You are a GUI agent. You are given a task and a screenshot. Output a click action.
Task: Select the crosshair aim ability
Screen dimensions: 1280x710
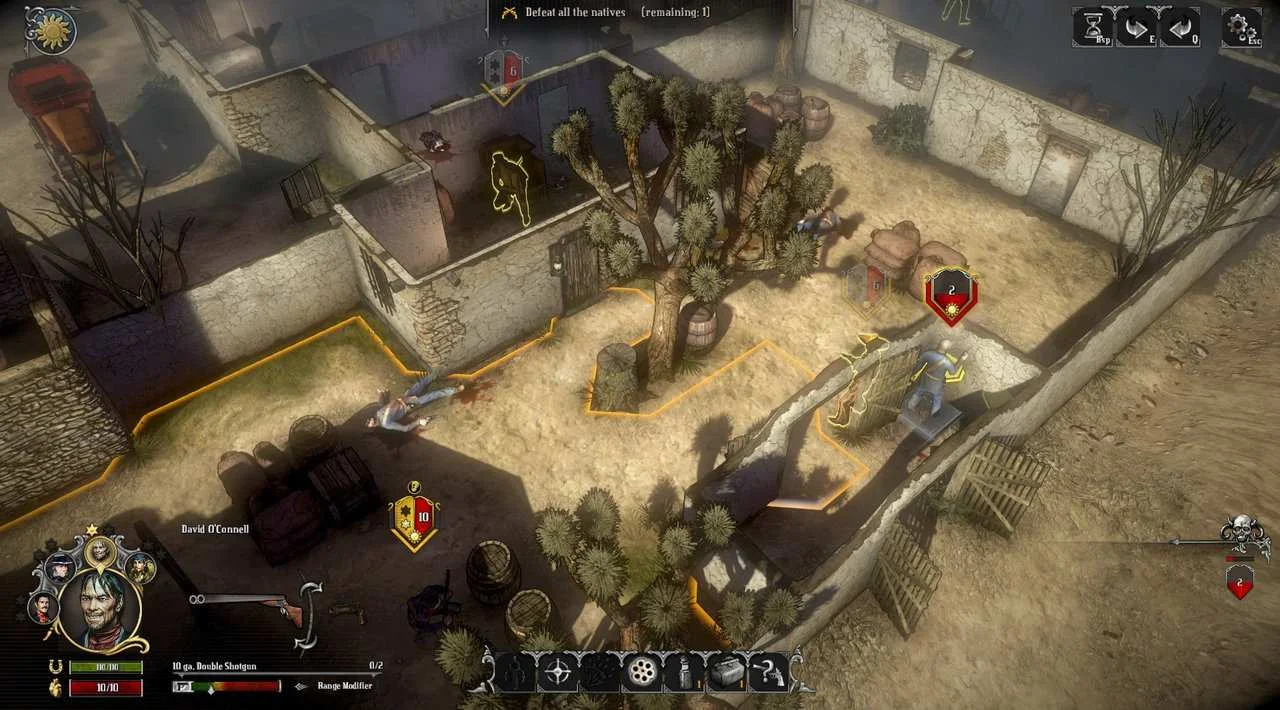(x=558, y=672)
